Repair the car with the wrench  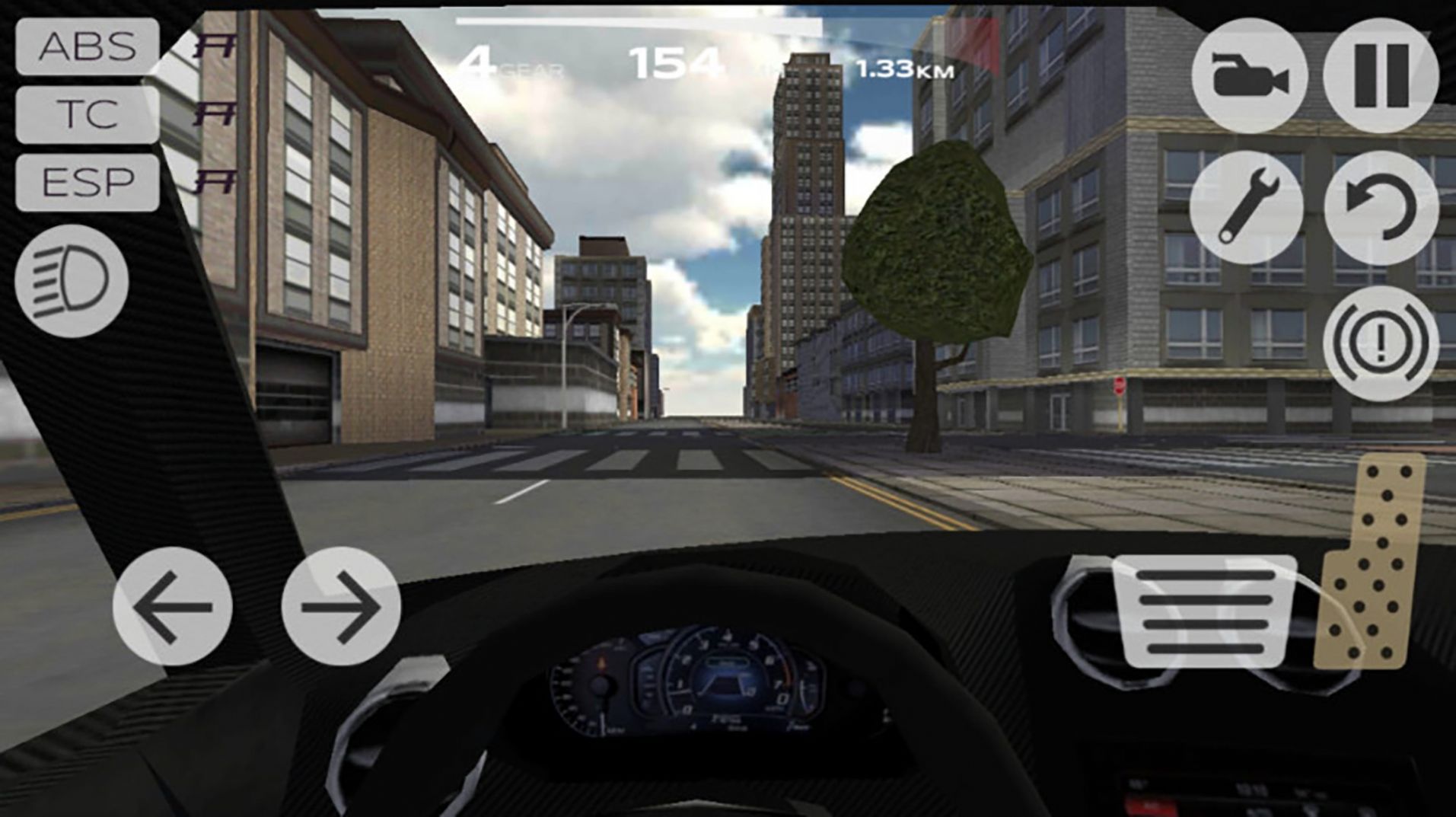1247,207
